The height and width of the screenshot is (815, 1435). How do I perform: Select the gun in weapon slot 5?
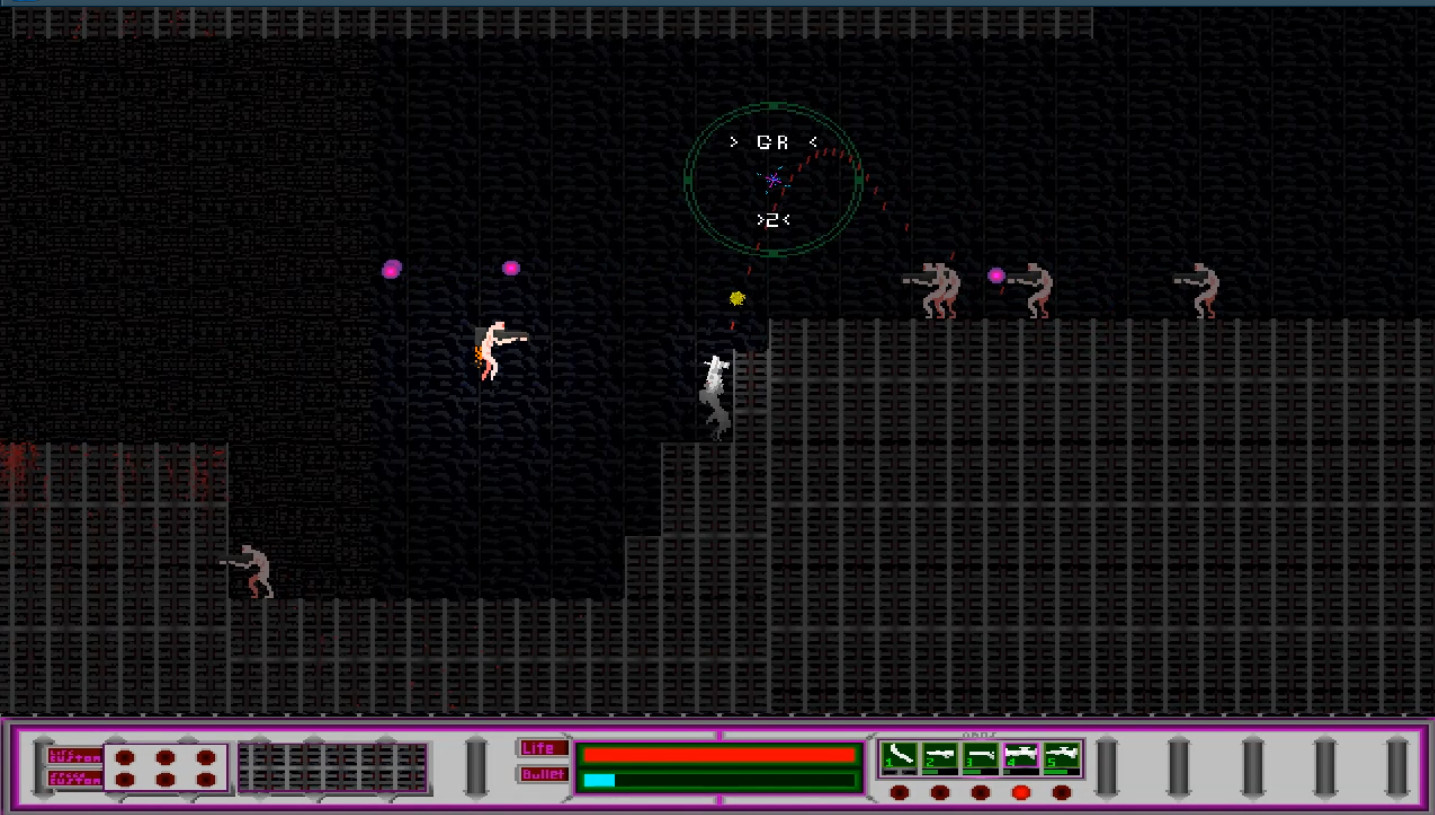click(1059, 752)
